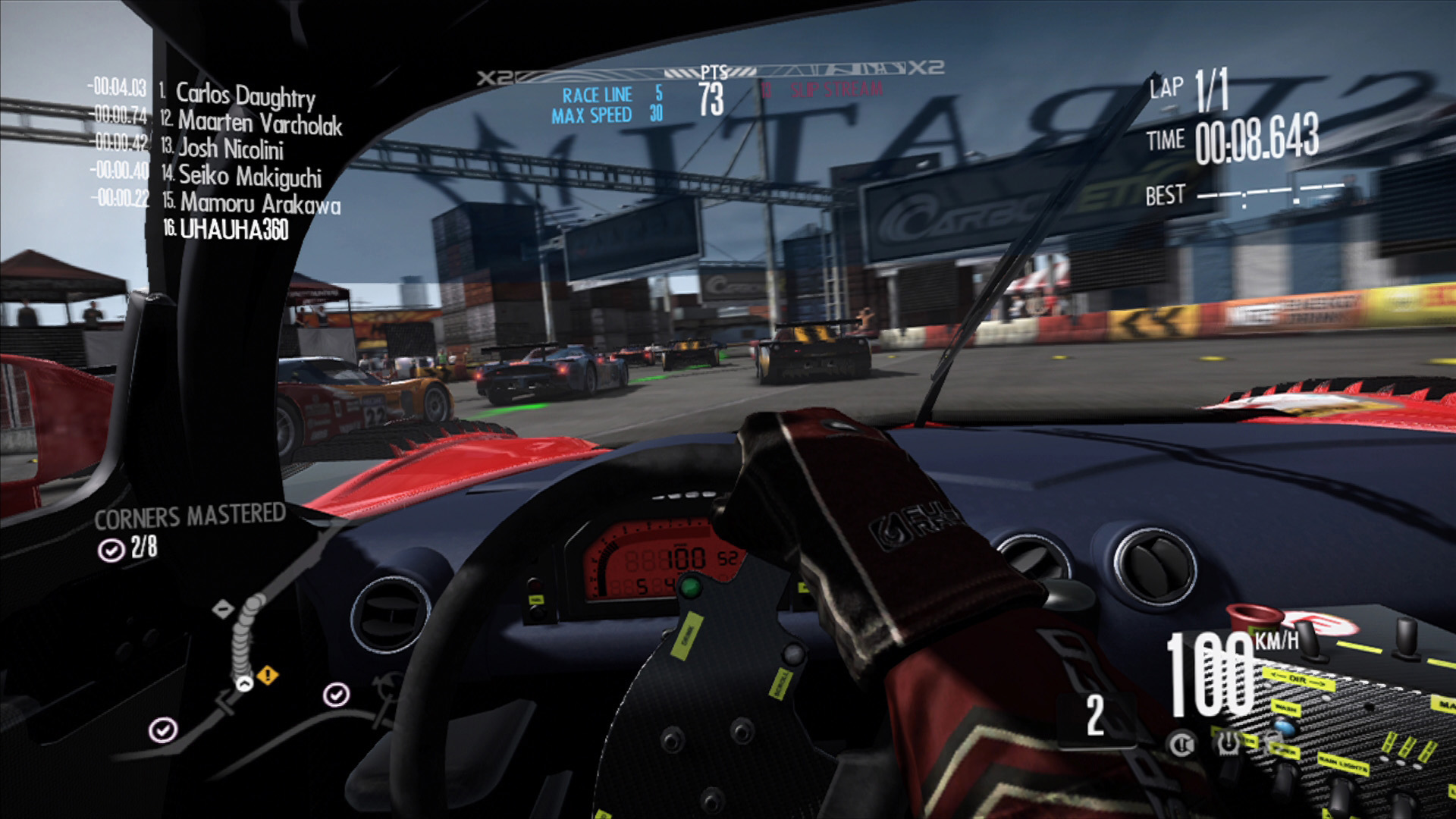Choose Josh Nicolini in the standings

point(231,149)
